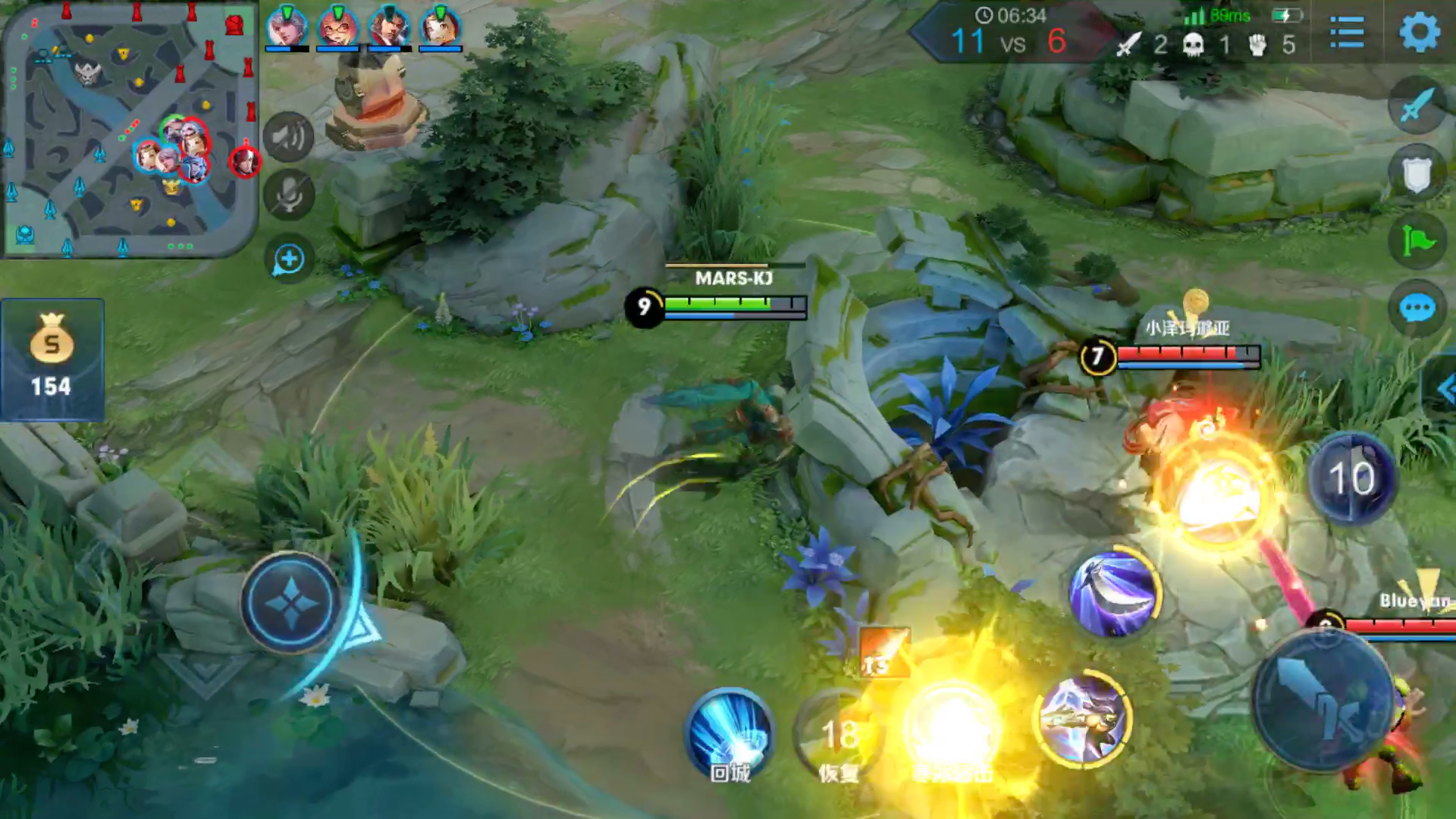Send the attack signal with sword icon

click(x=1417, y=105)
